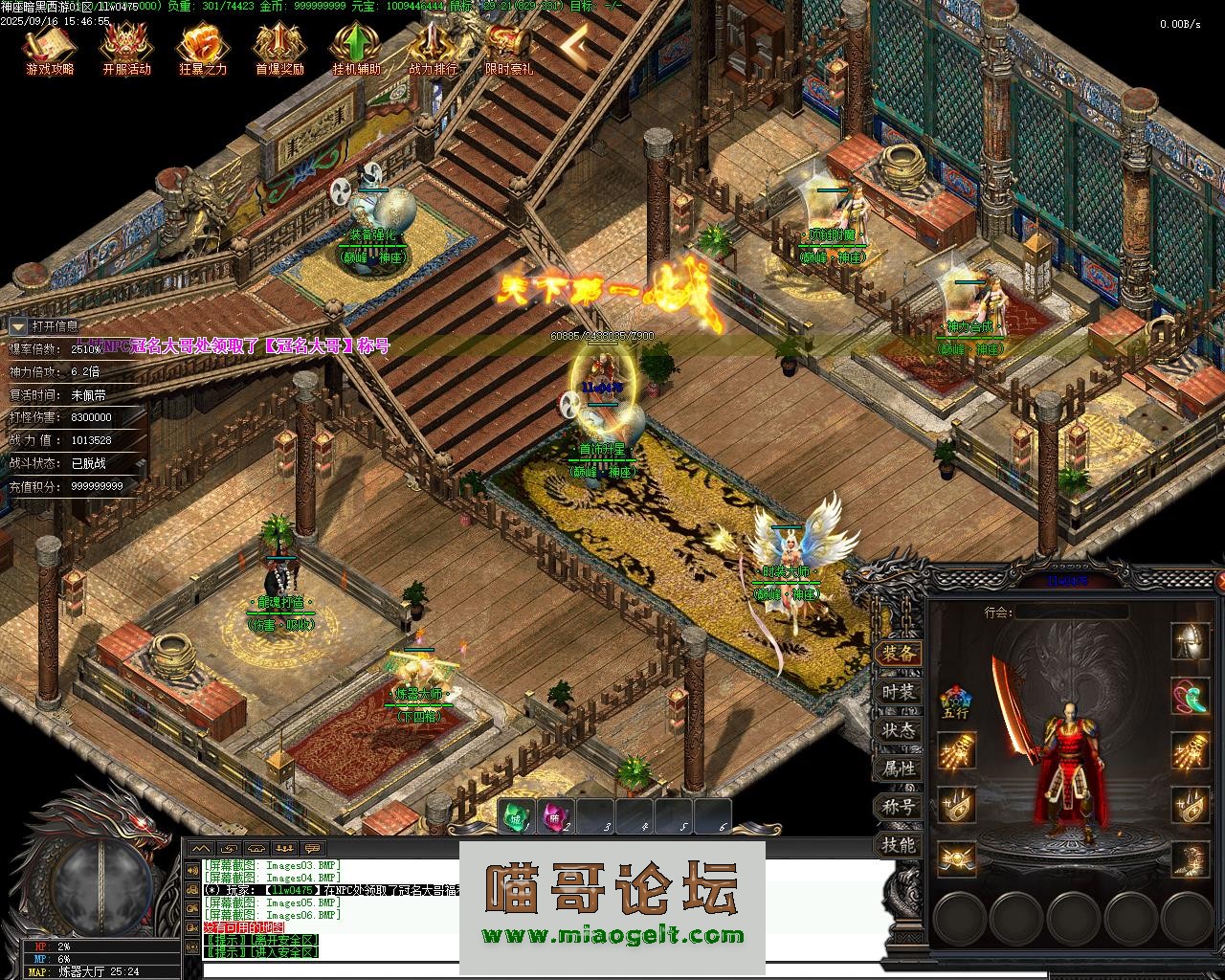Select the necklace equipment slot
The image size is (1225, 980).
(x=1190, y=695)
